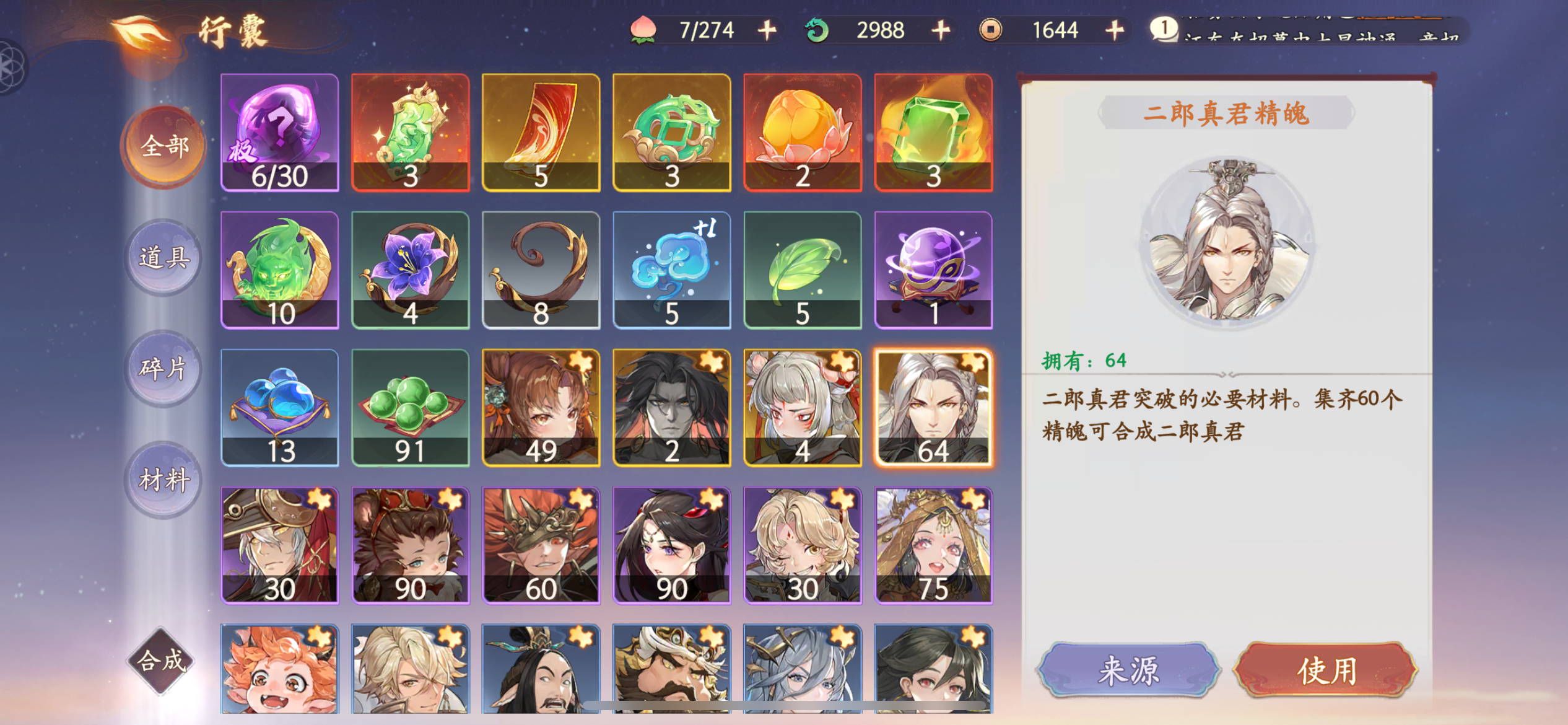Click the 来源 source button
Screen dimensions: 1568x725
click(1128, 669)
